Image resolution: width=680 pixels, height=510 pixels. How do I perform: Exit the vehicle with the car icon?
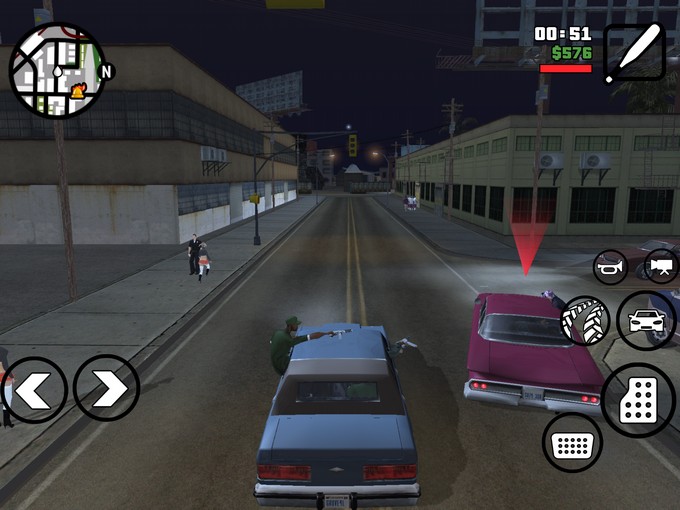tap(646, 320)
